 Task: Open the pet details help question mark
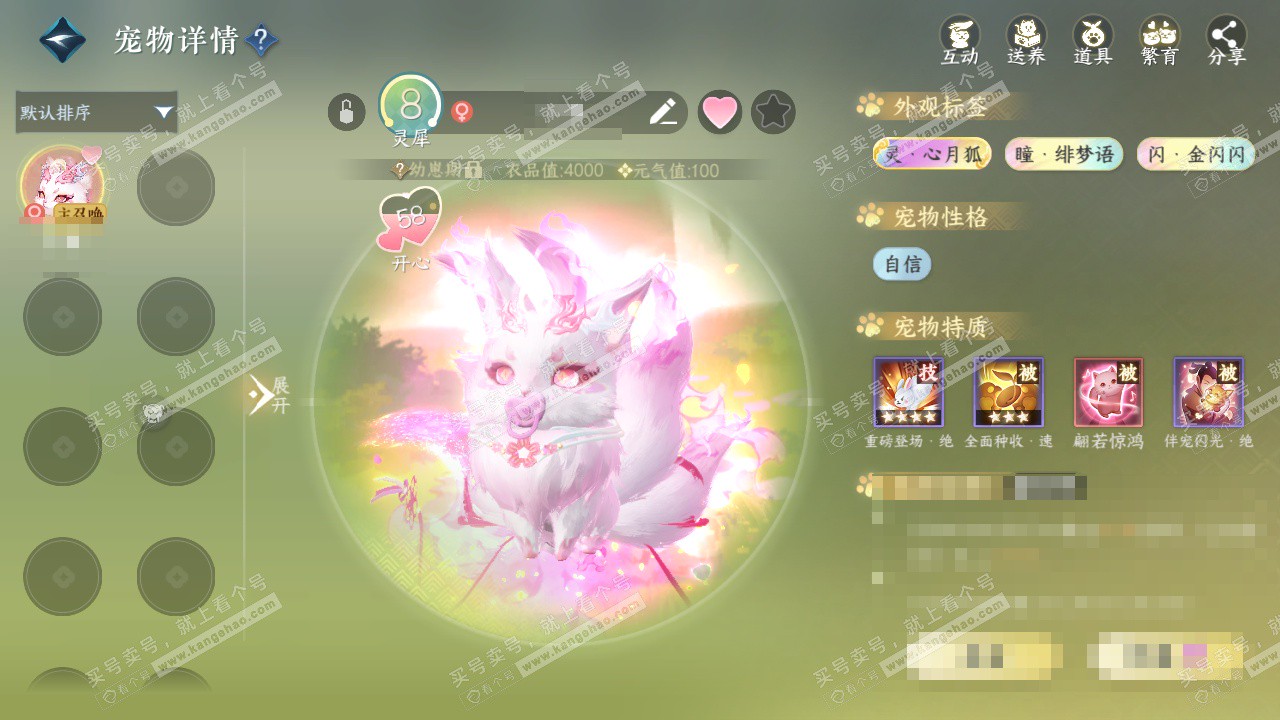261,40
